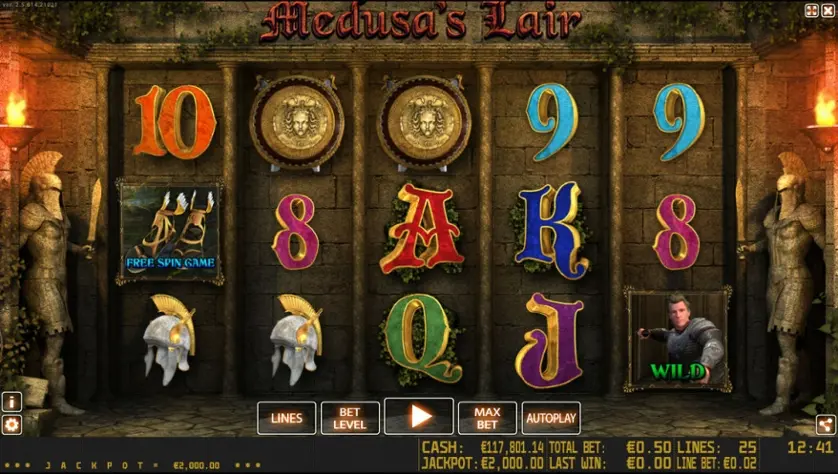This screenshot has height=474, width=838.
Task: Open the Lines selector
Action: coord(286,418)
